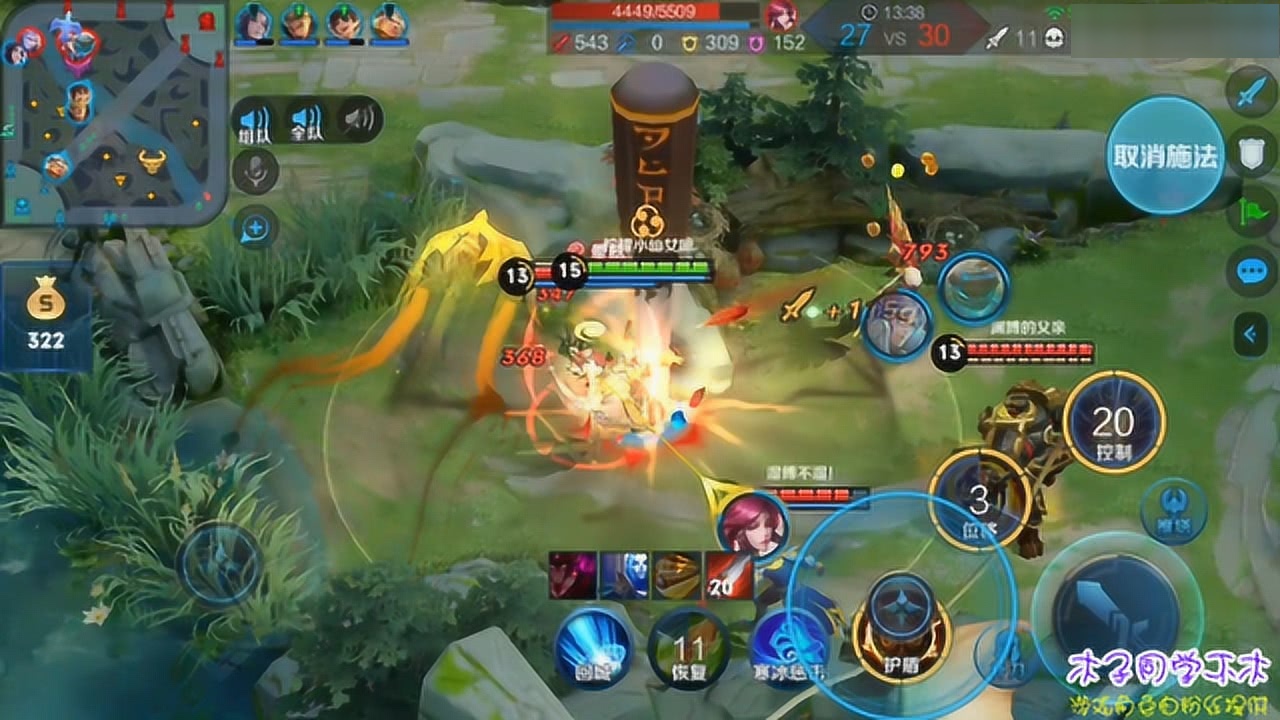This screenshot has width=1280, height=720.
Task: Activate the 位移 dash skill
Action: pos(981,499)
